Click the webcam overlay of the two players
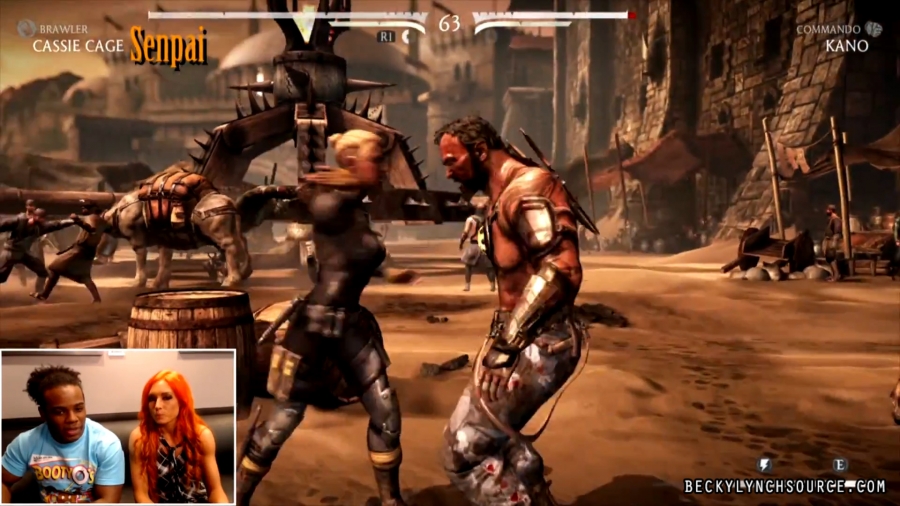The width and height of the screenshot is (900, 506). coord(118,426)
